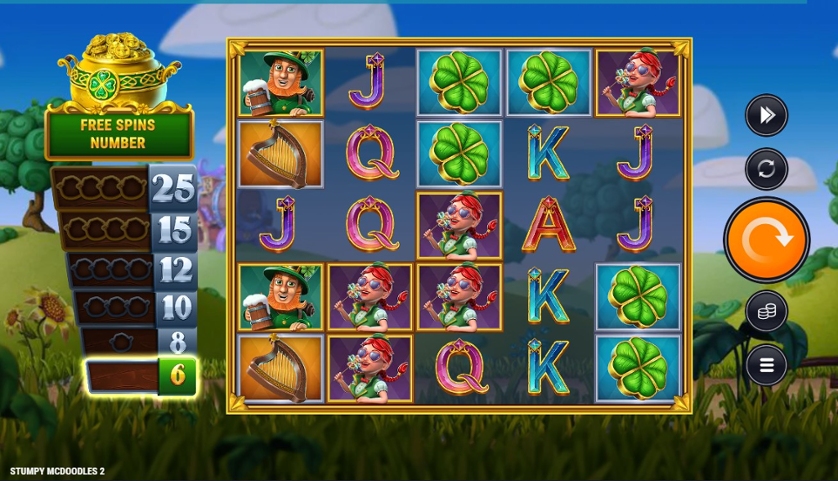Screen dimensions: 838x481
Task: Spin the reels with the orange button
Action: 766,240
